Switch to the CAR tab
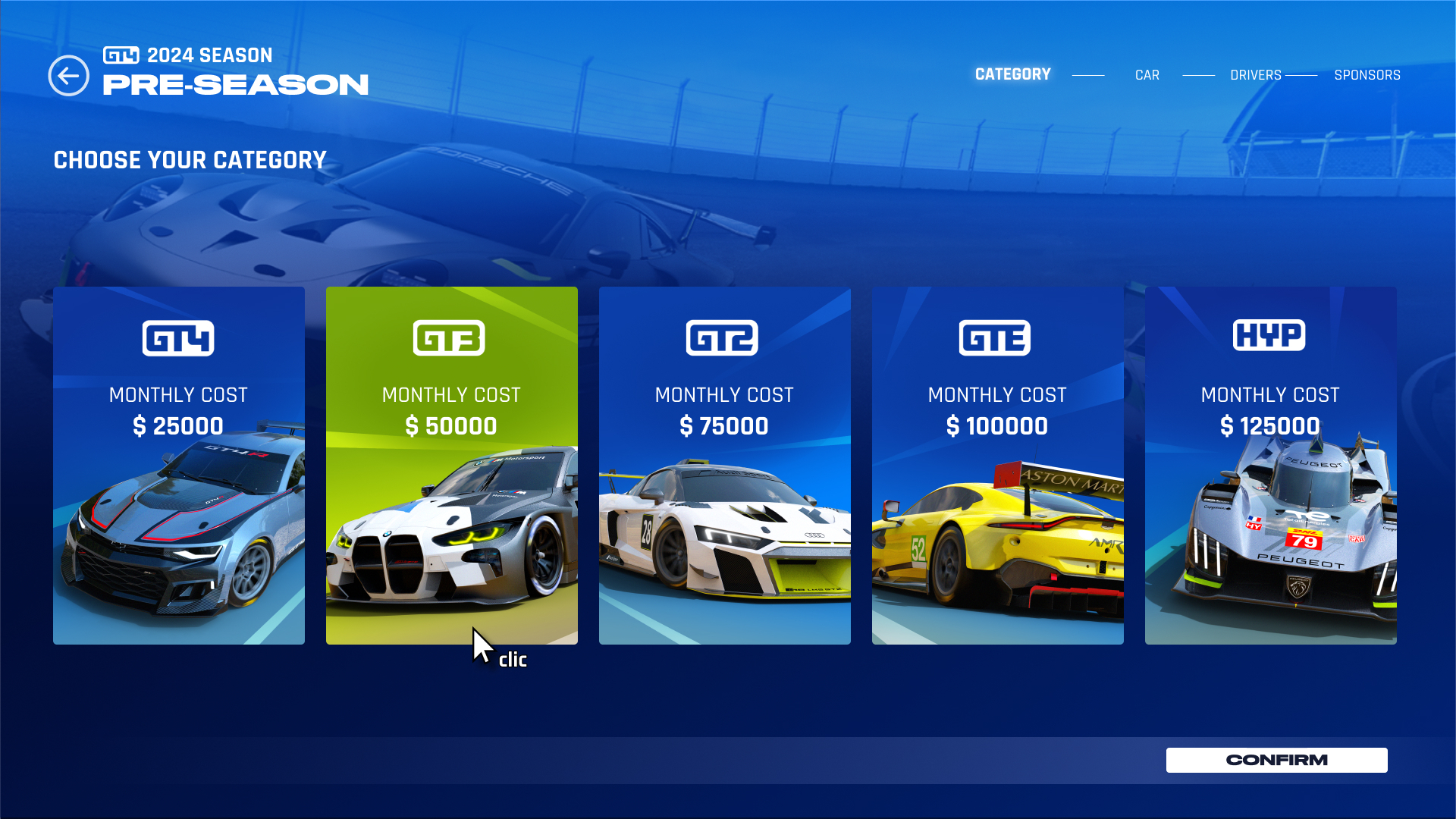 coord(1147,75)
